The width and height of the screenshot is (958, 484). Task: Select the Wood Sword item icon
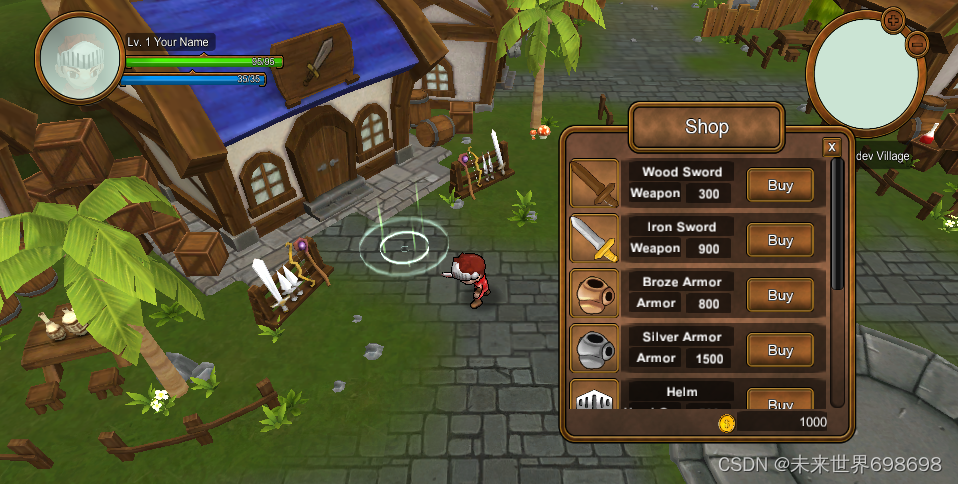click(x=594, y=184)
